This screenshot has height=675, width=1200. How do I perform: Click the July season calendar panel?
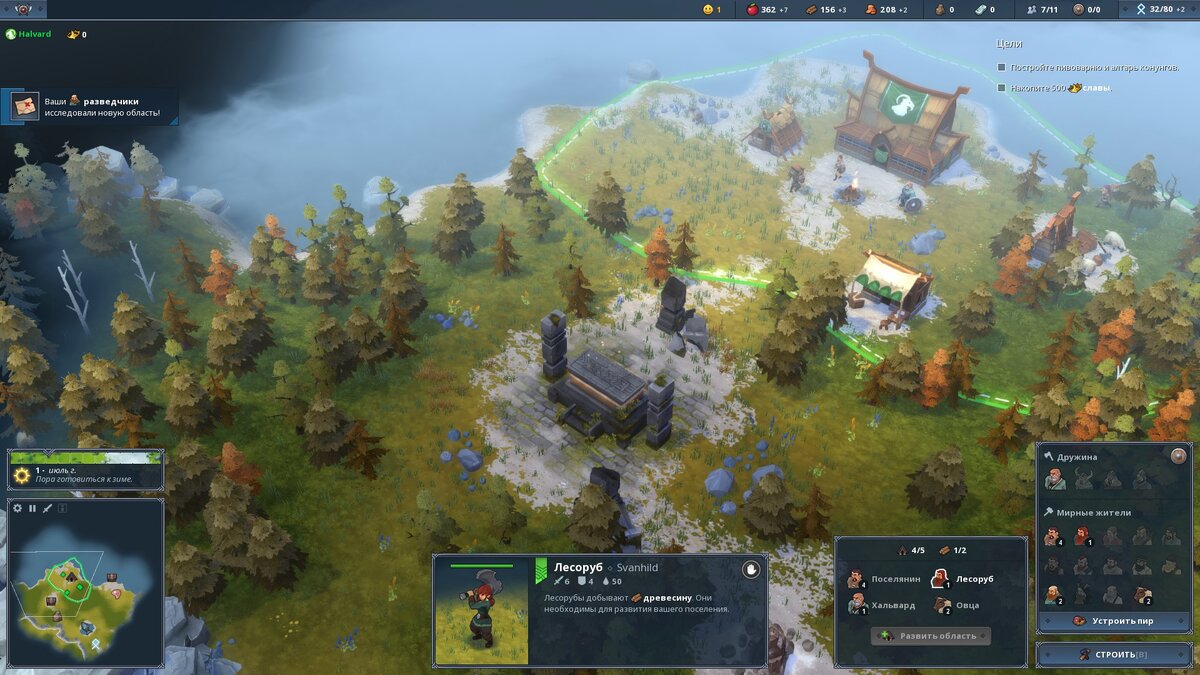[85, 470]
